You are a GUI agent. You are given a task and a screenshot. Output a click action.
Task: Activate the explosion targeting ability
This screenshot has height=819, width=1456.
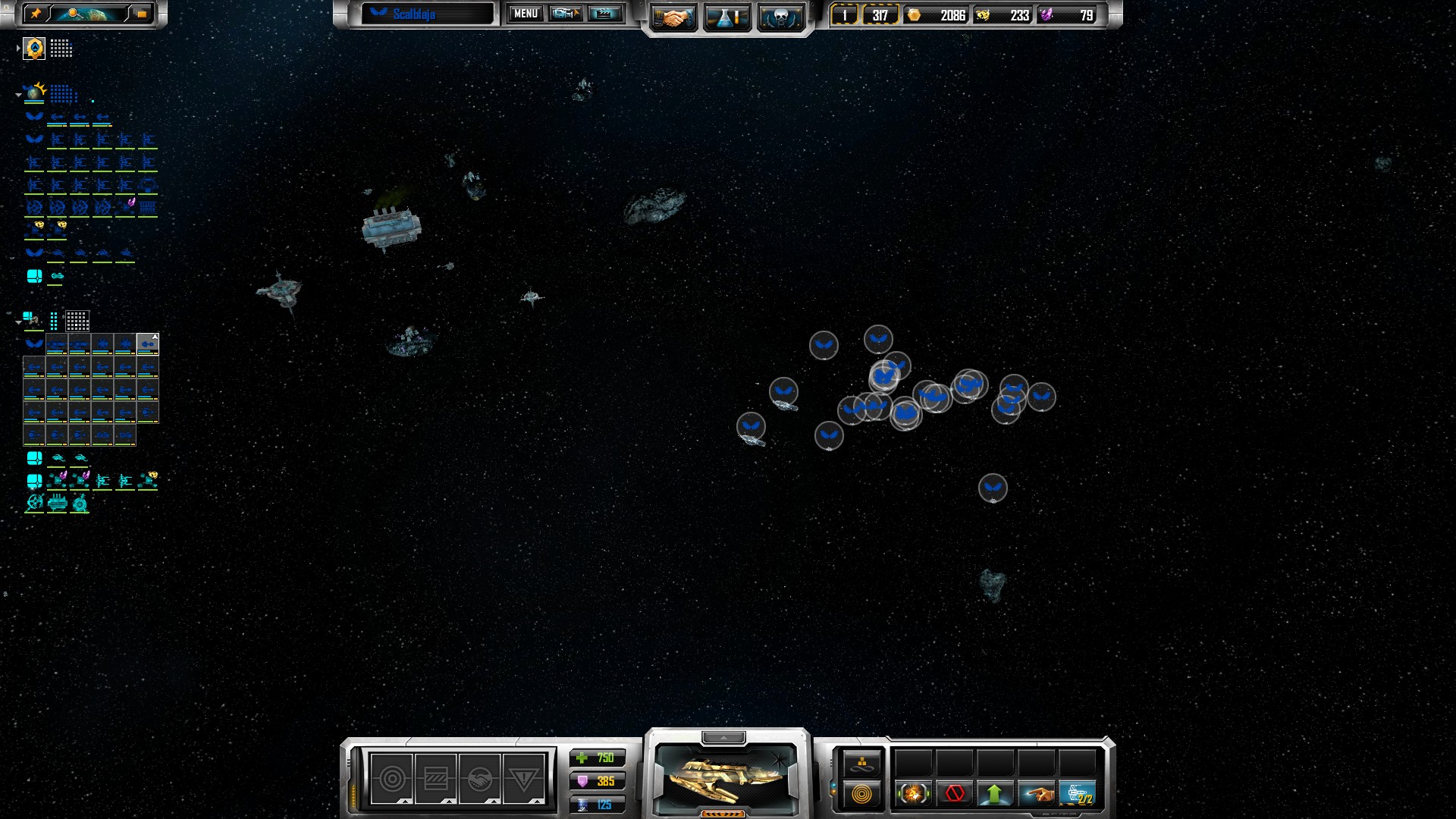(913, 794)
